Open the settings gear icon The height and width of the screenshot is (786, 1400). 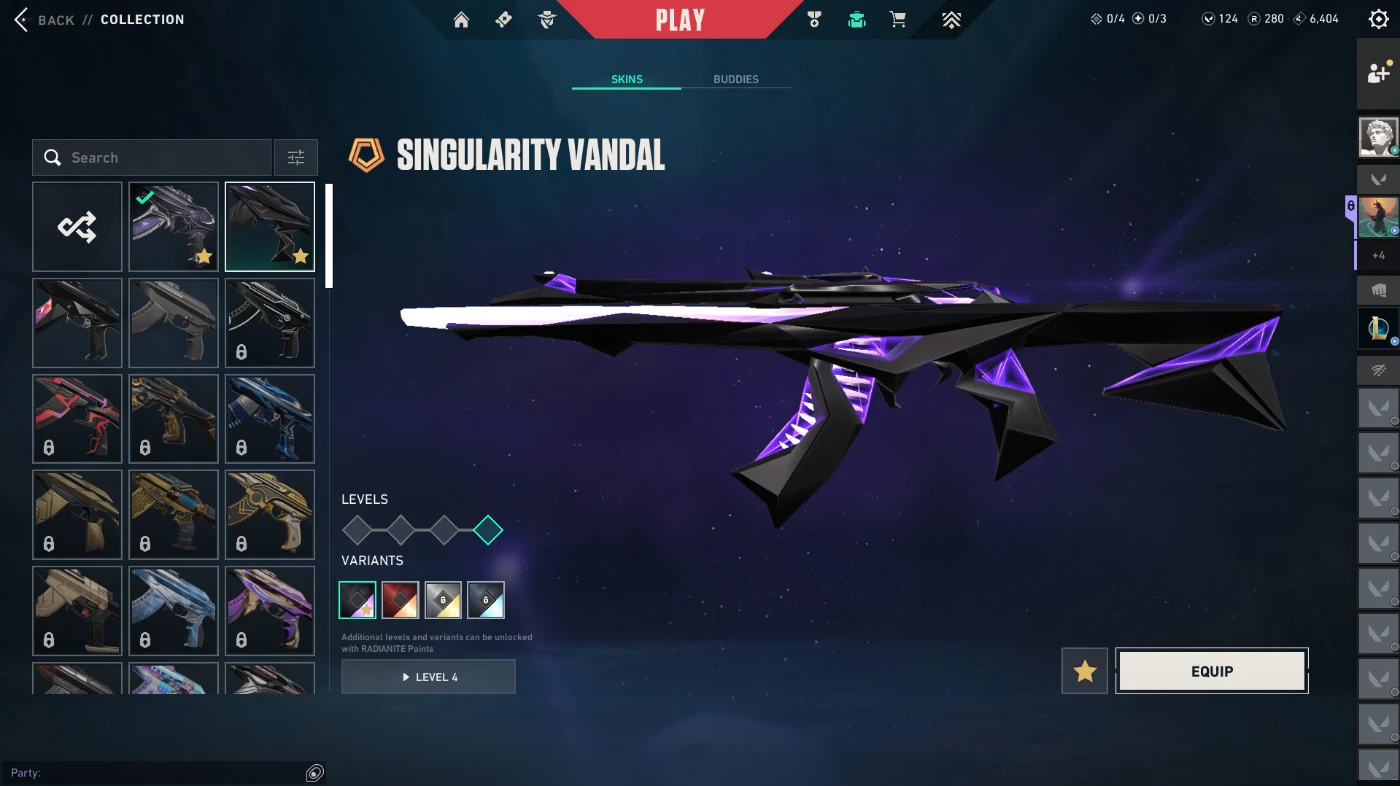tap(1378, 20)
